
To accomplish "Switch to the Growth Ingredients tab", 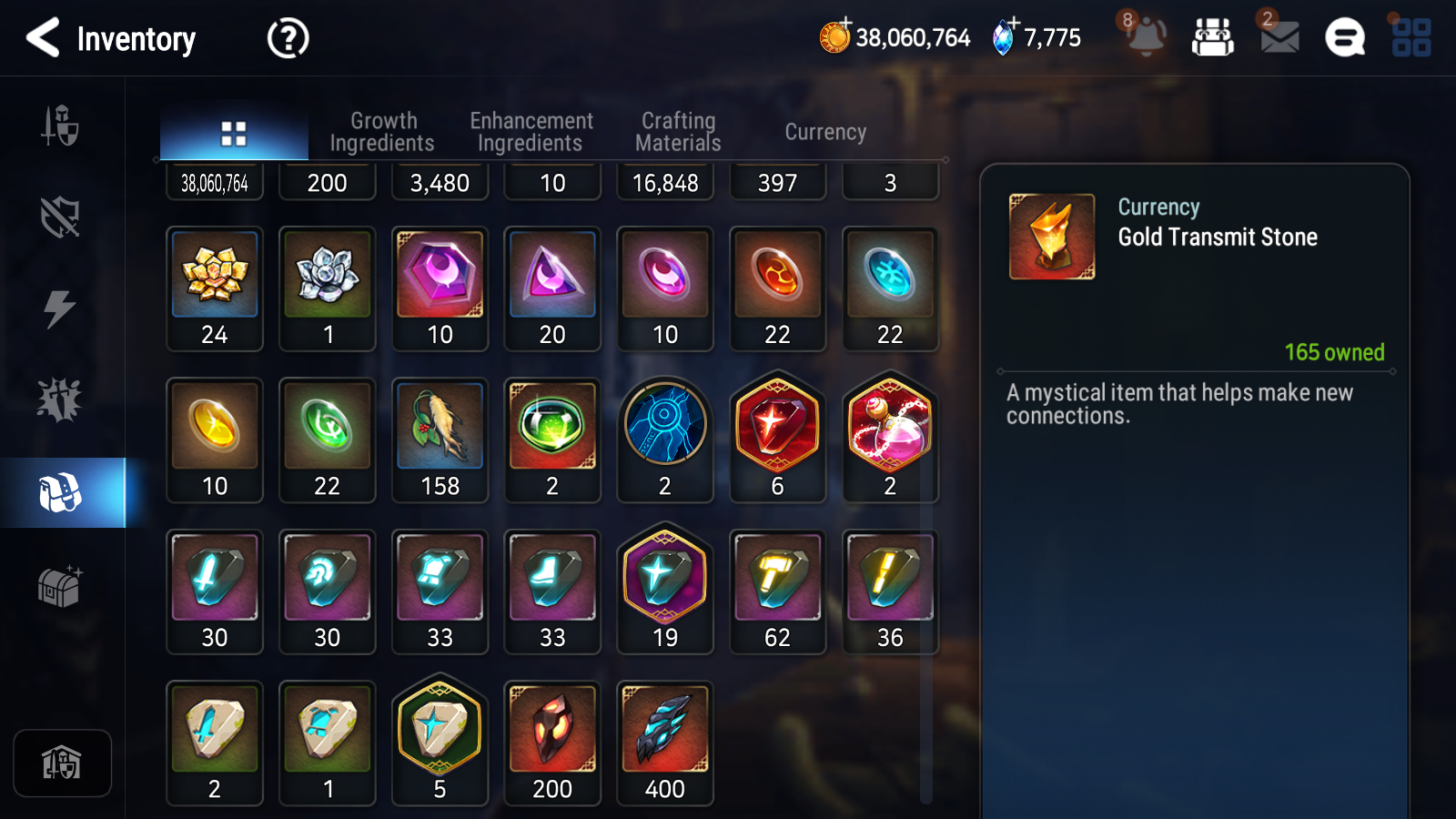I will click(x=382, y=132).
